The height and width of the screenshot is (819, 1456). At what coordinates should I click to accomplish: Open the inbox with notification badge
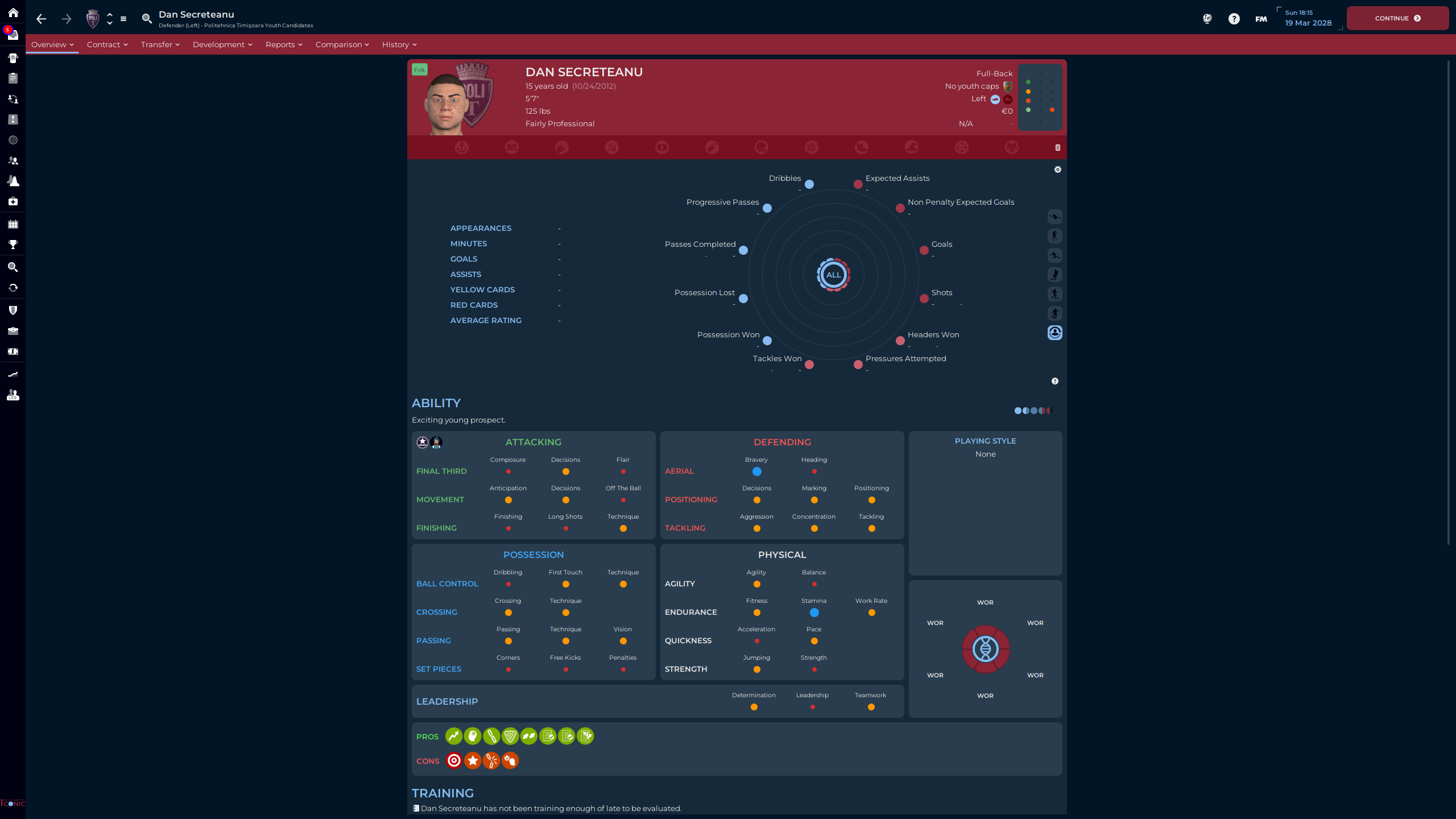point(13,35)
